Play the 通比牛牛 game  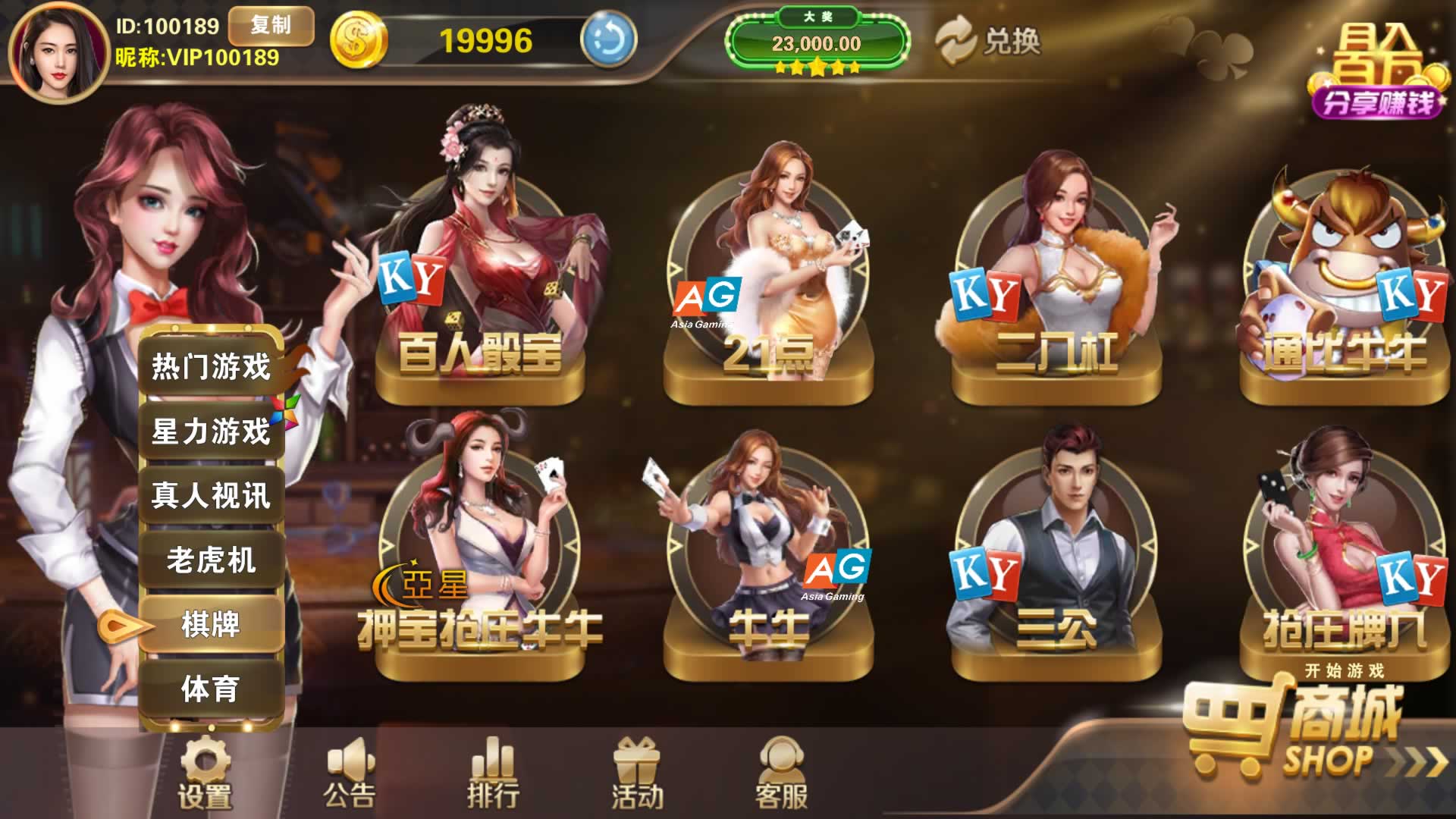(x=1344, y=288)
